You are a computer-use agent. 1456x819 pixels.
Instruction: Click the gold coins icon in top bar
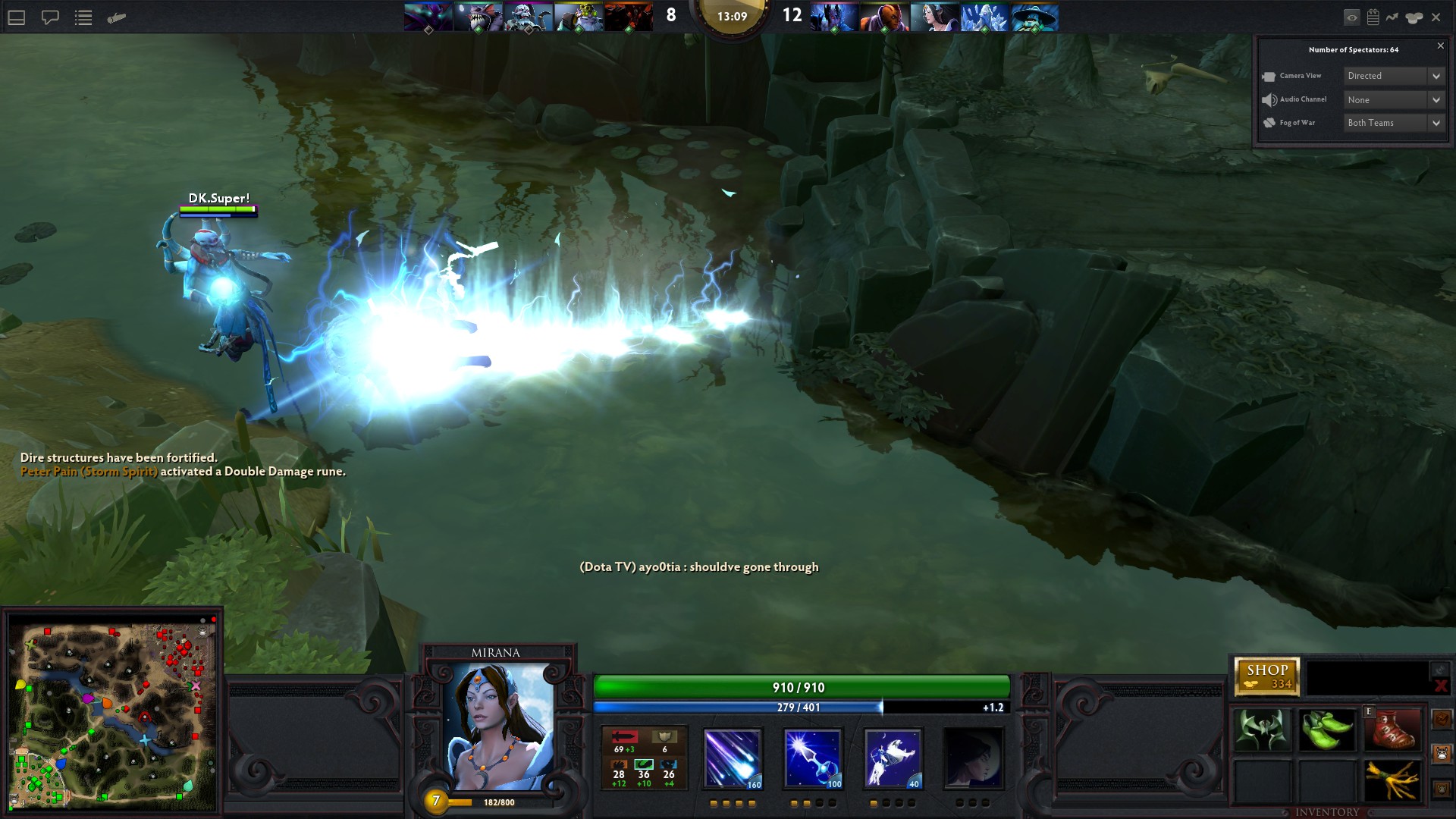click(1414, 17)
